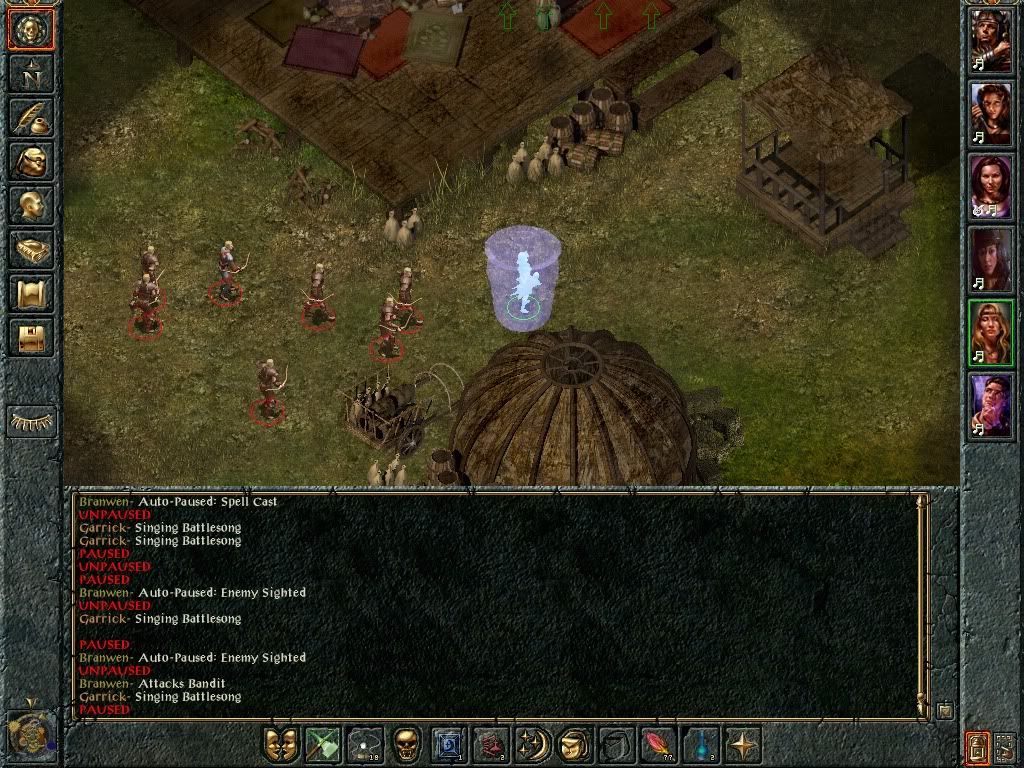Image resolution: width=1024 pixels, height=768 pixels.
Task: Open the inventory screen with the backpack icon
Action: click(x=31, y=160)
